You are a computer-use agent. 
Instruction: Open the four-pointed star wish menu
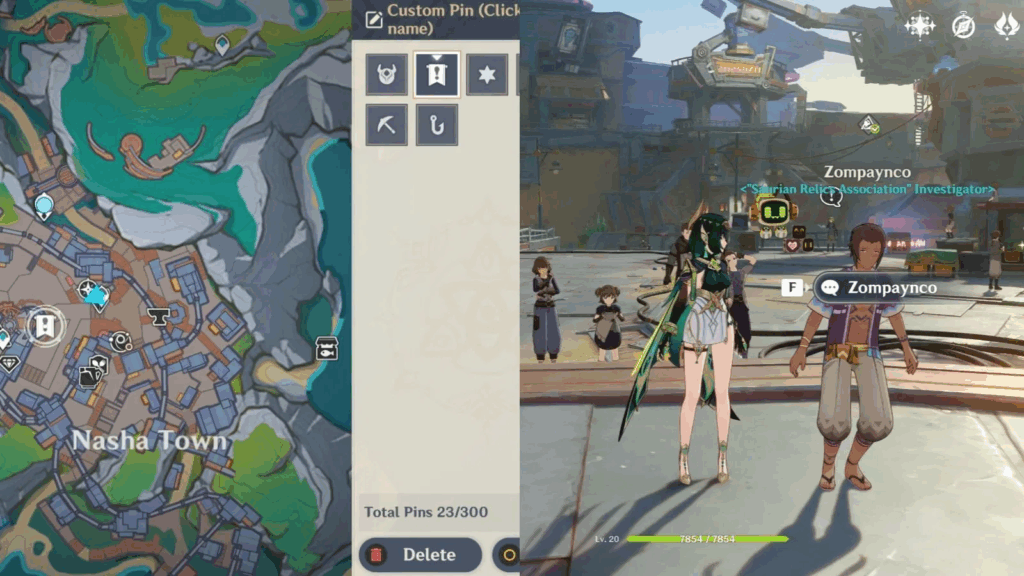click(919, 26)
